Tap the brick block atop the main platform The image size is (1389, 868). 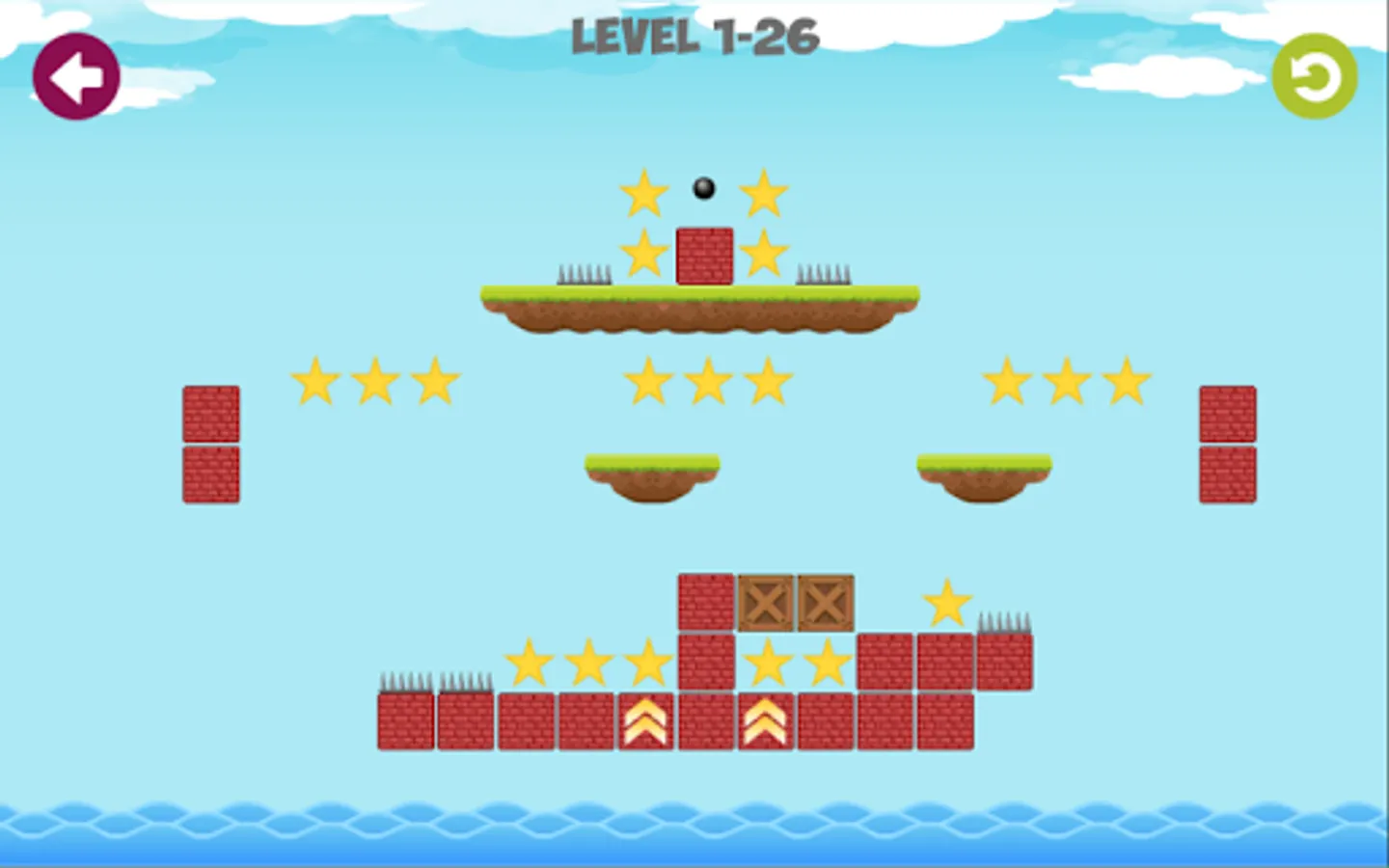click(703, 258)
